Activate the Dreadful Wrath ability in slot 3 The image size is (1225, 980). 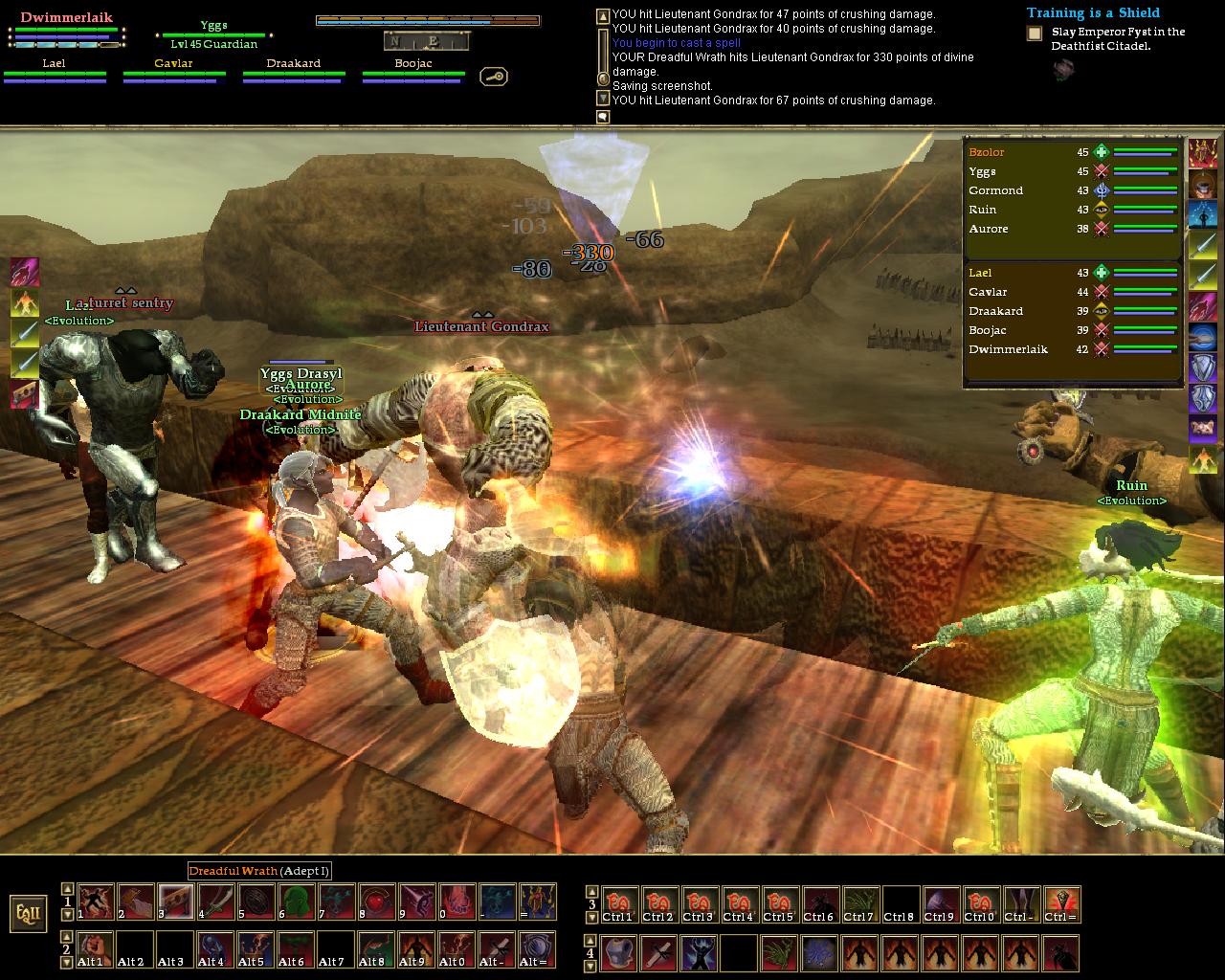tap(175, 902)
